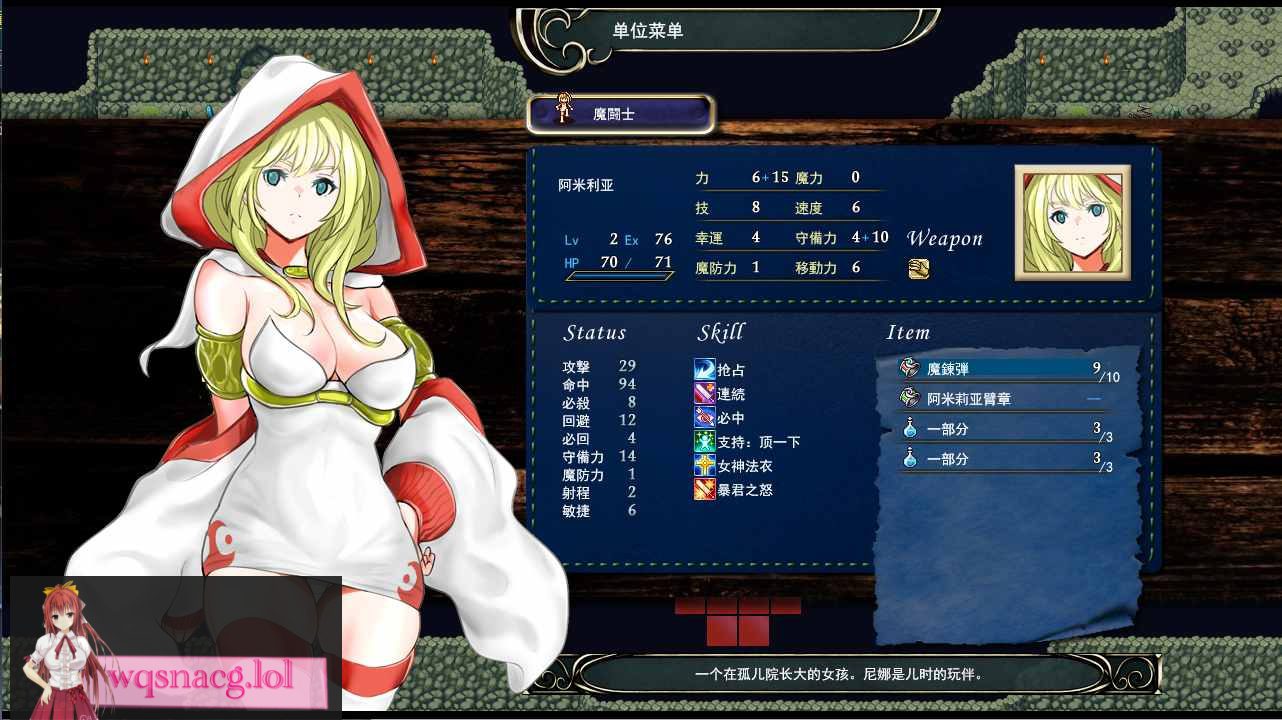1282x720 pixels.
Task: Select the 抢占 skill icon
Action: click(x=705, y=369)
